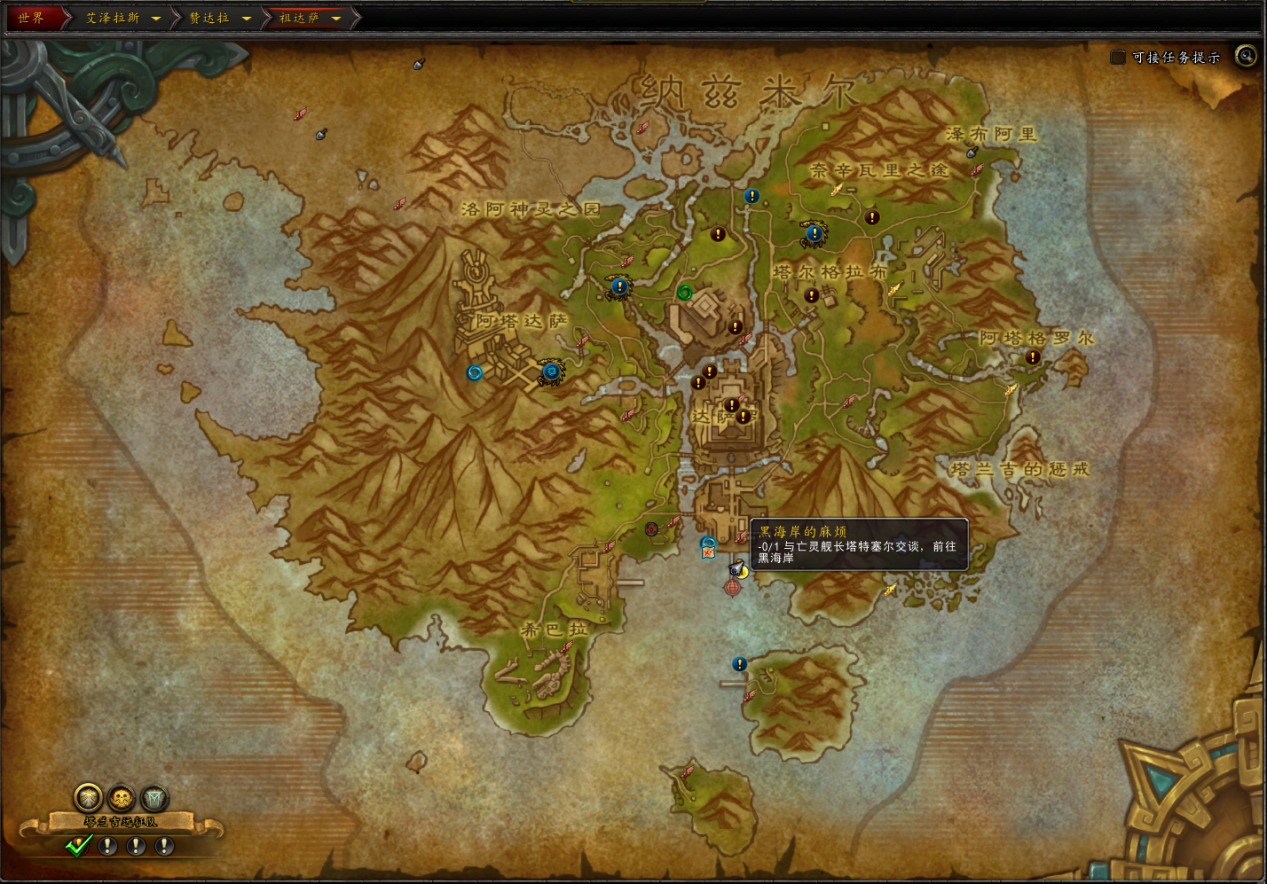Click the magnifying glass map filter button
The width and height of the screenshot is (1267, 884).
tap(1245, 56)
